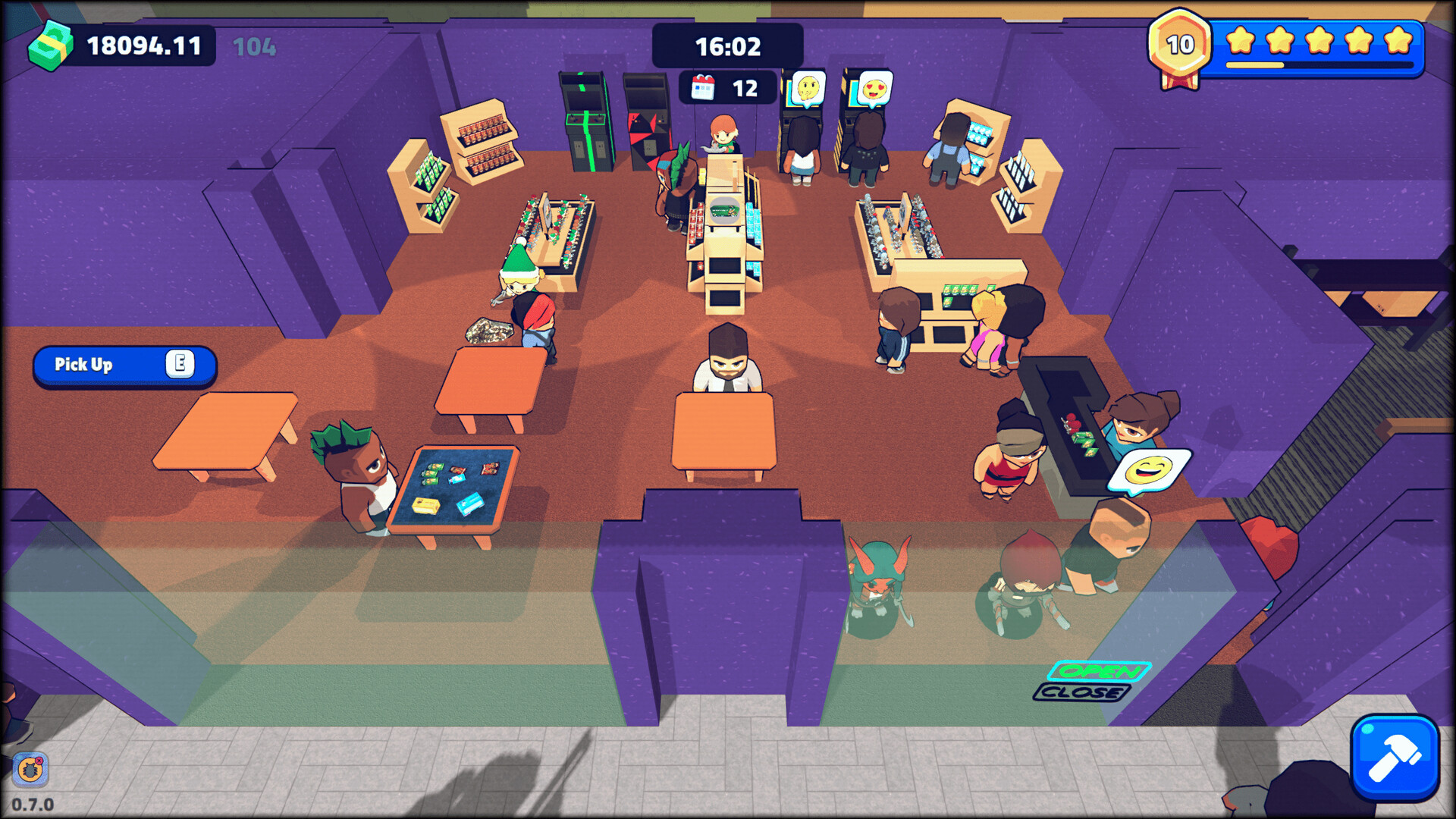Viewport: 1456px width, 819px height.
Task: Switch the shop sign to OPEN
Action: (1099, 671)
